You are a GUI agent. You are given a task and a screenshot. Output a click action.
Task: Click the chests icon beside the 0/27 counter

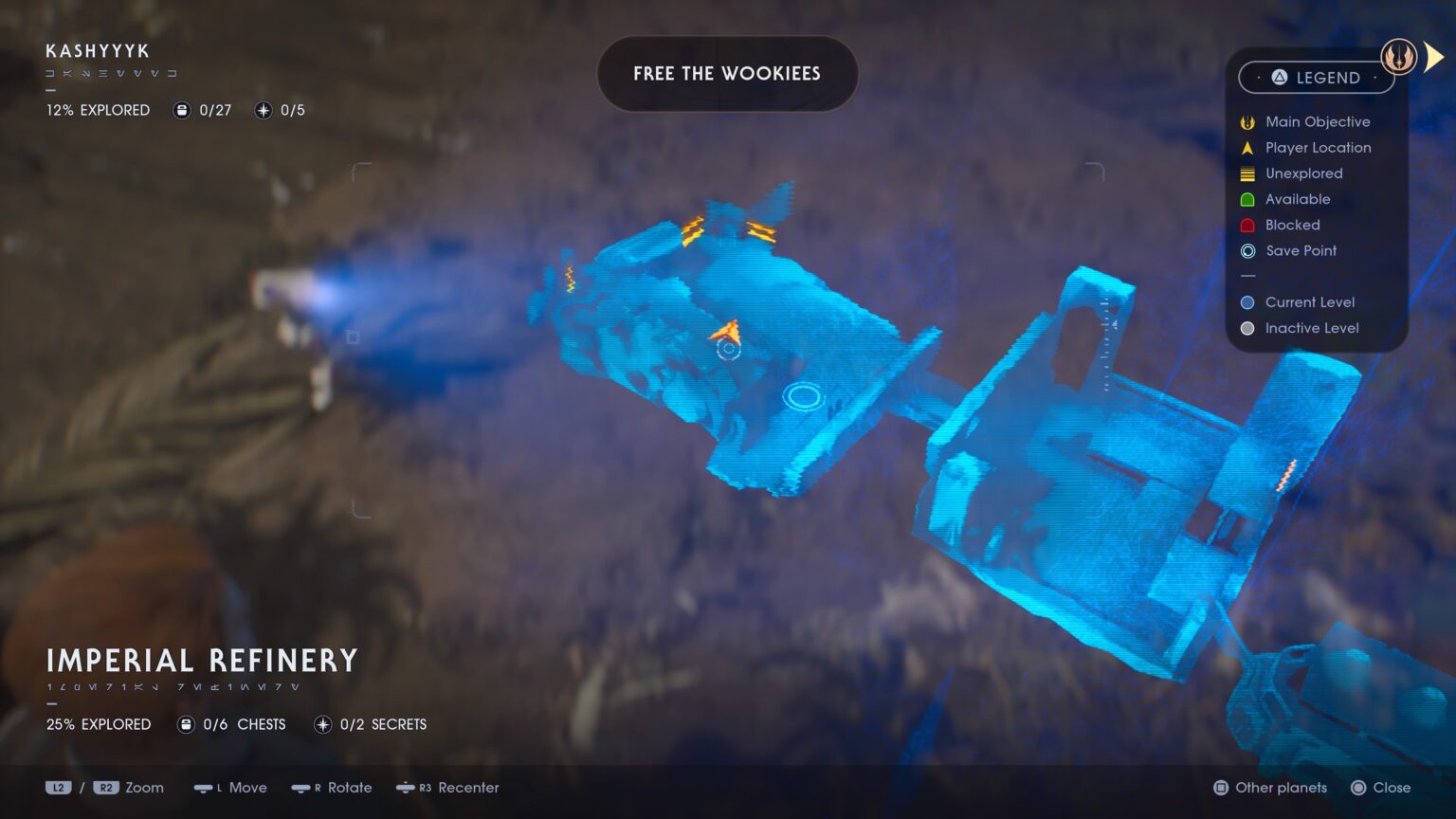(180, 110)
